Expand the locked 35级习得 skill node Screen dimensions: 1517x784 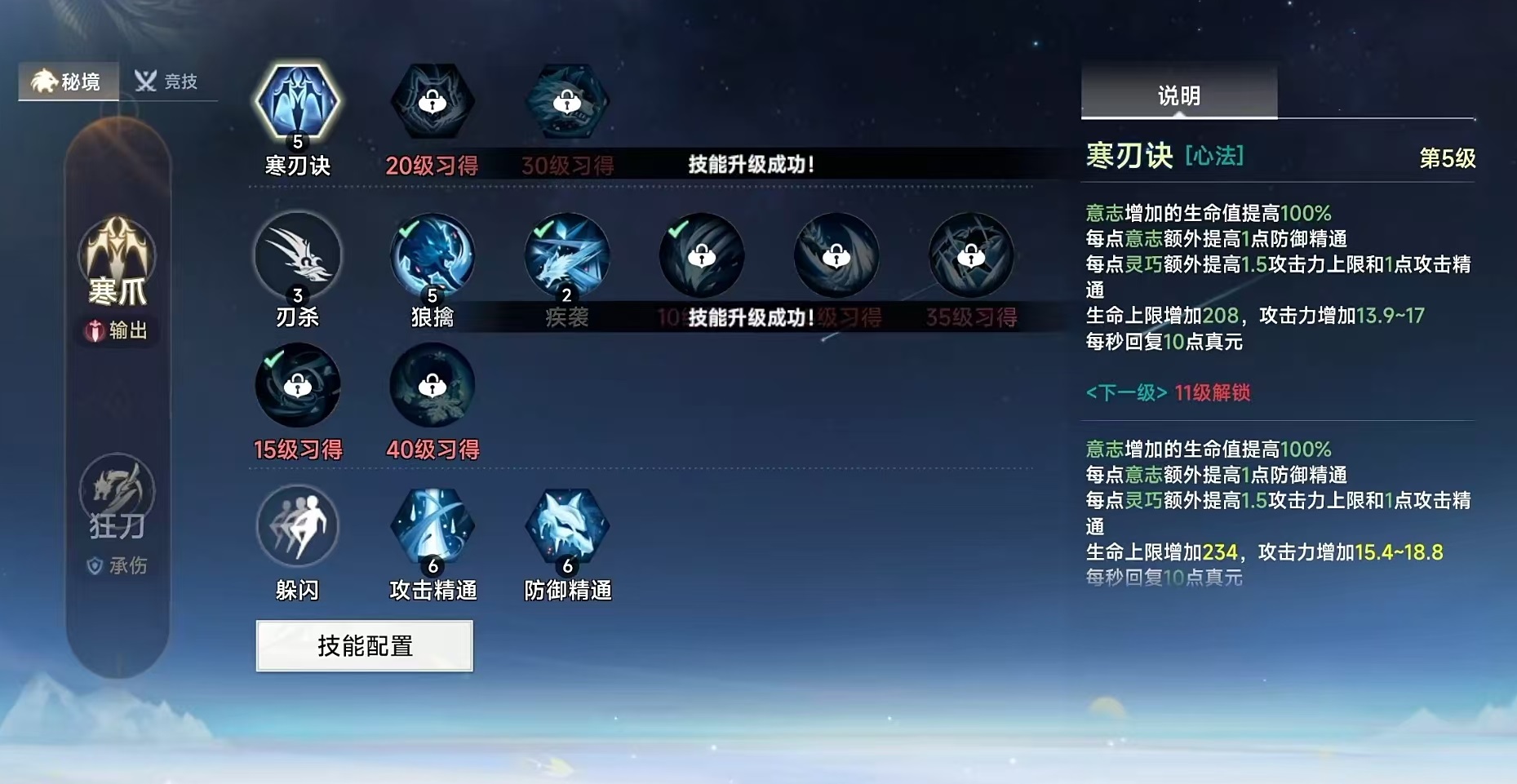coord(970,255)
